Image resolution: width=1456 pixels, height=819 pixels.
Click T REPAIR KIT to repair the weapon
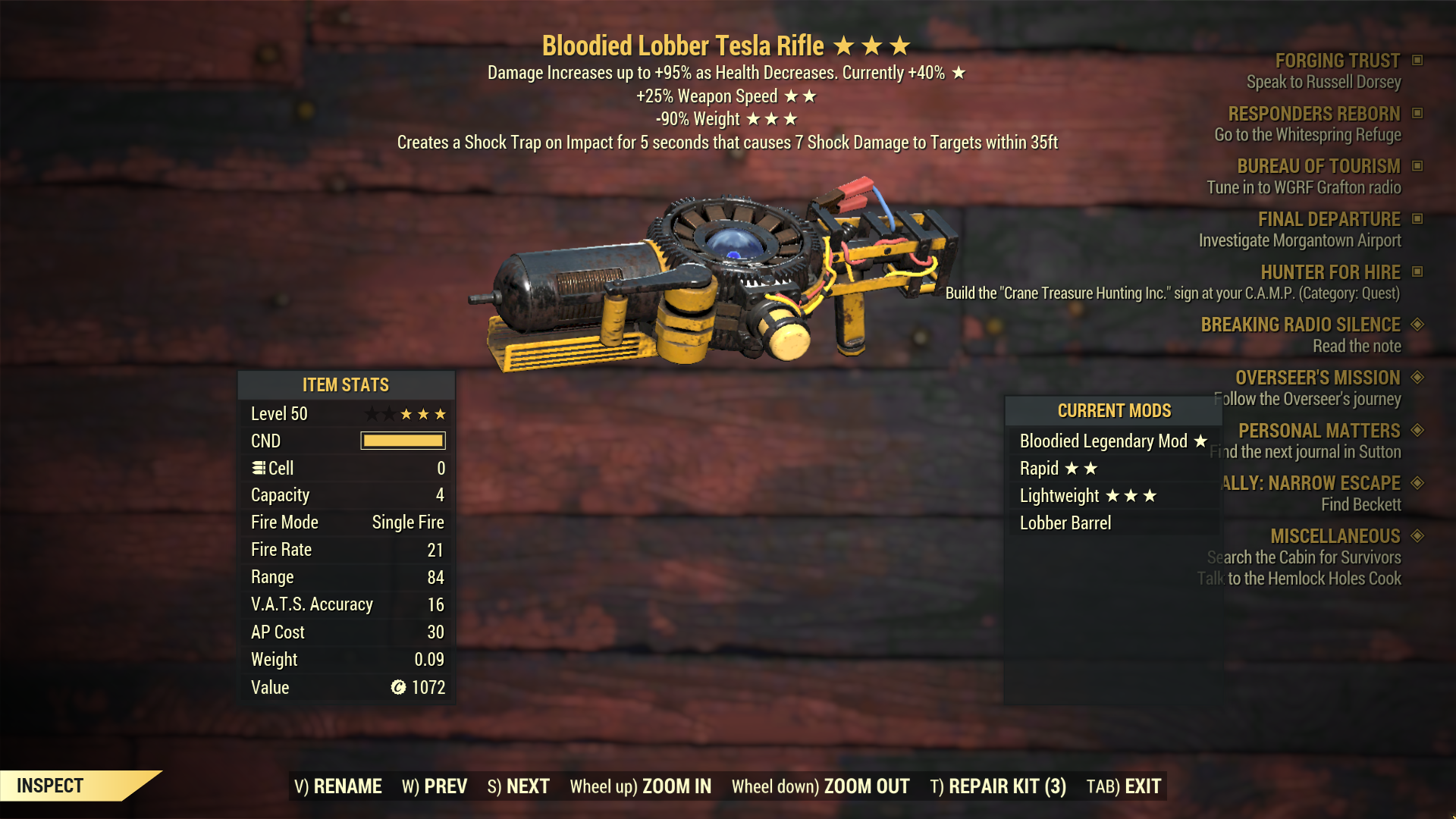pyautogui.click(x=997, y=786)
